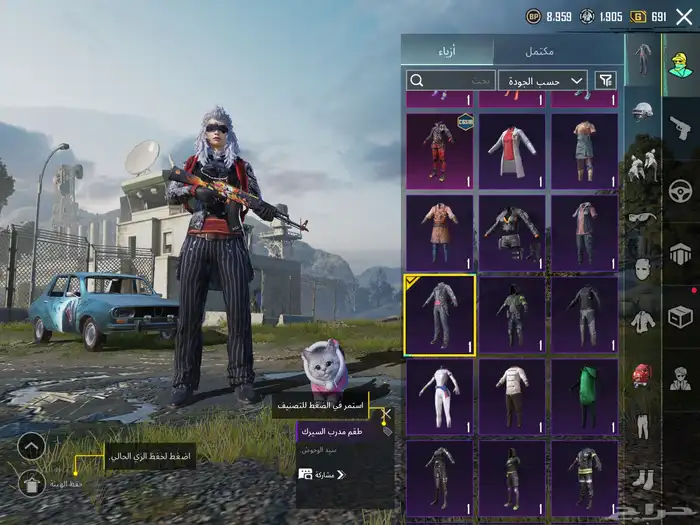
Task: Open the حسب الجودة sort dropdown
Action: point(543,80)
